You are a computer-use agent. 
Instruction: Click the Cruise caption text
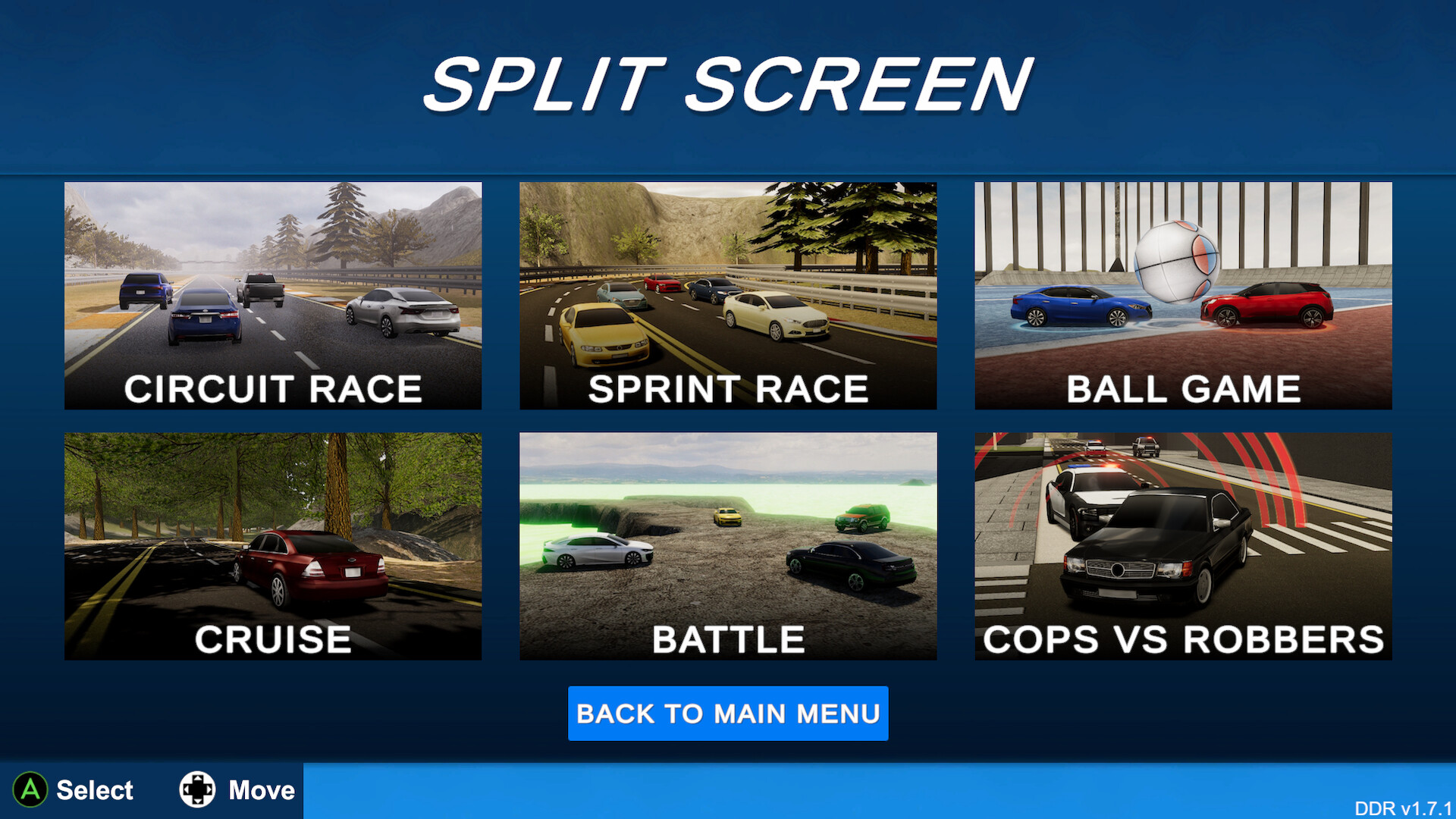coord(273,638)
